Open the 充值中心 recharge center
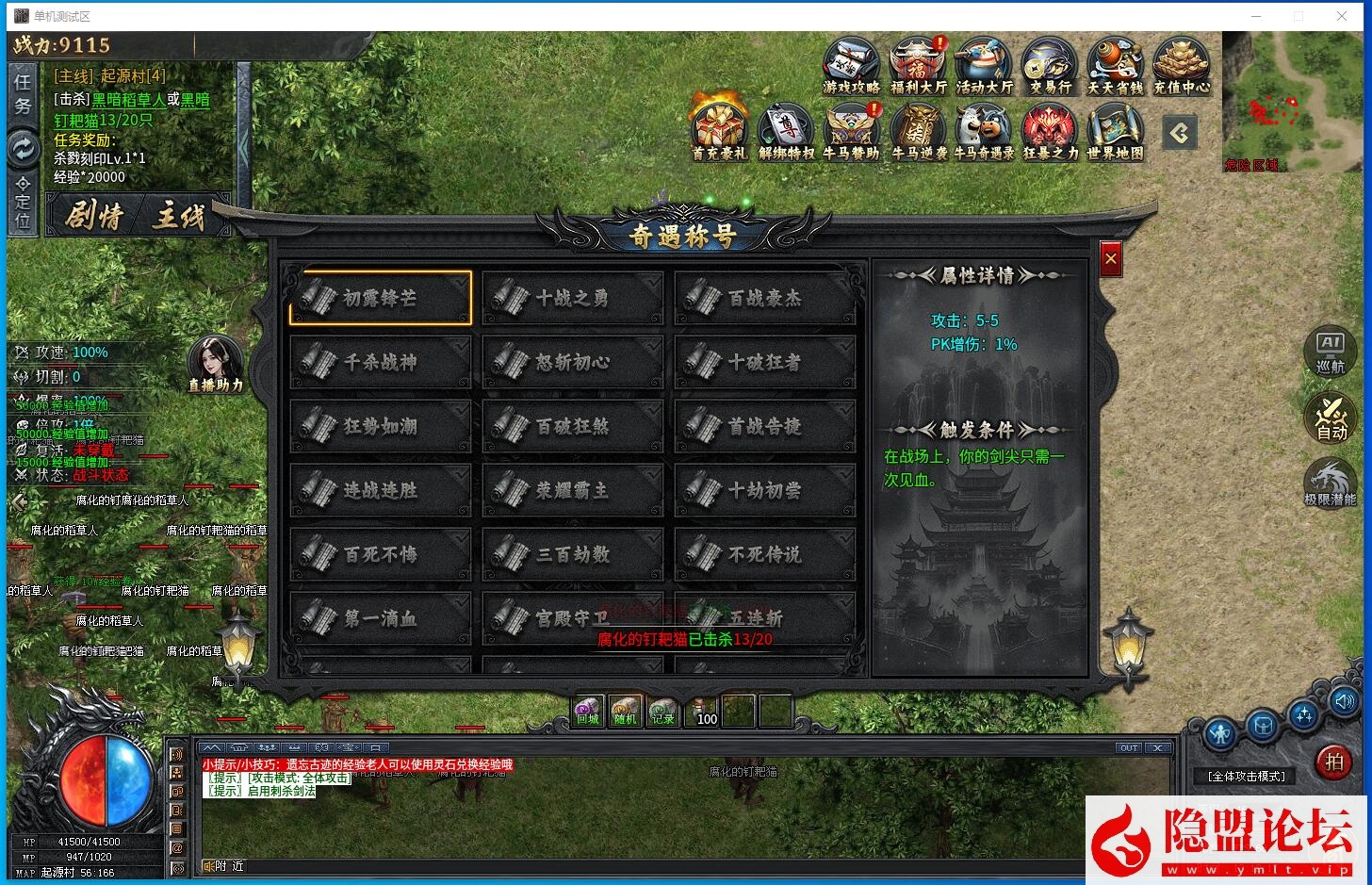The image size is (1372, 885). coord(1181,66)
